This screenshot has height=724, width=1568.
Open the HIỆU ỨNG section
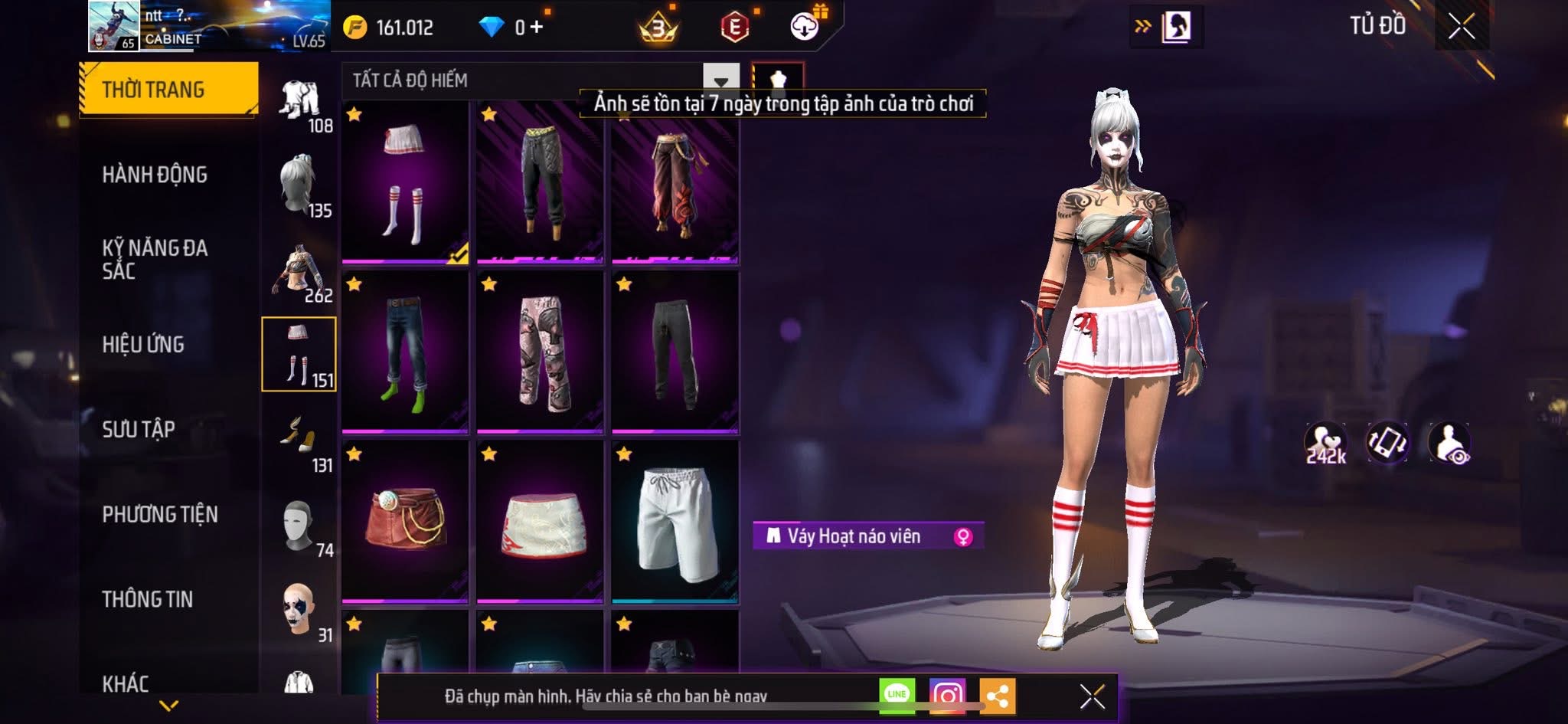pyautogui.click(x=143, y=345)
